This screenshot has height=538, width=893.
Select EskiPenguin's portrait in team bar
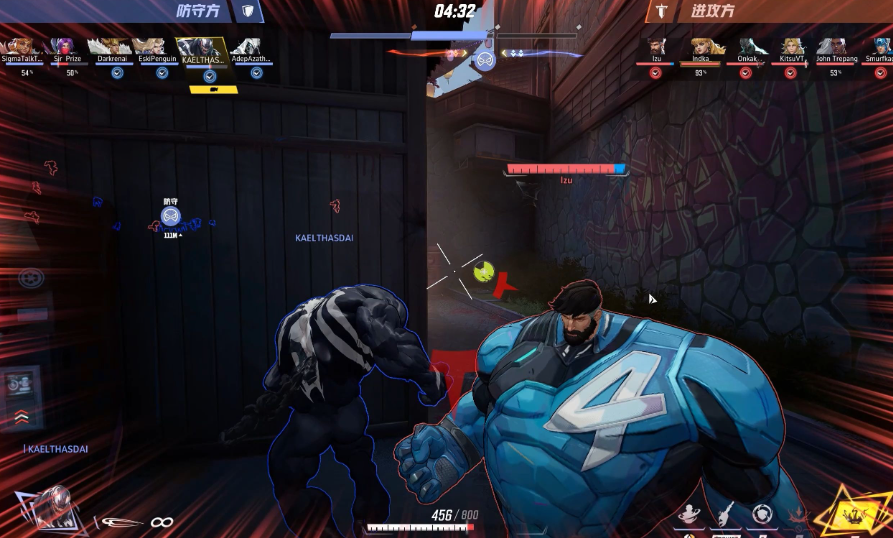151,46
